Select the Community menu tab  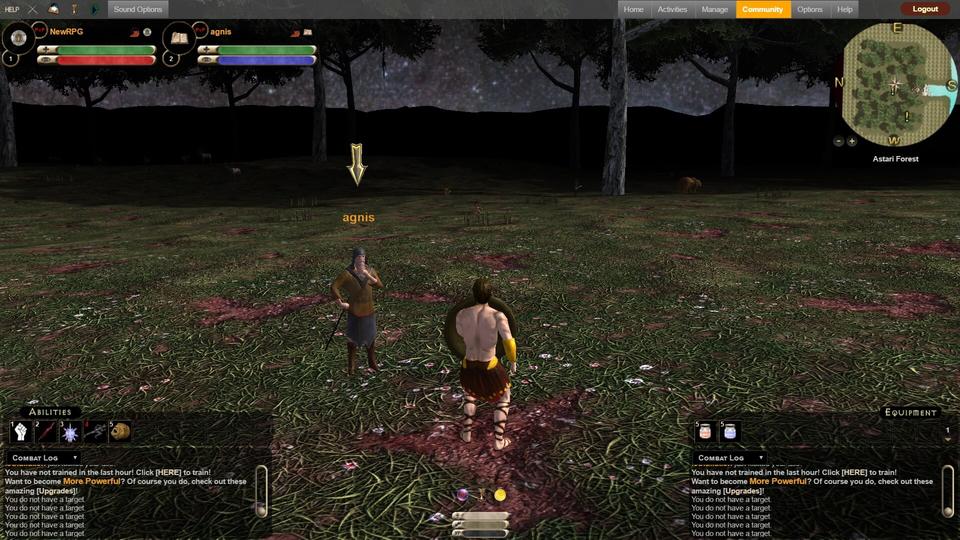point(763,9)
